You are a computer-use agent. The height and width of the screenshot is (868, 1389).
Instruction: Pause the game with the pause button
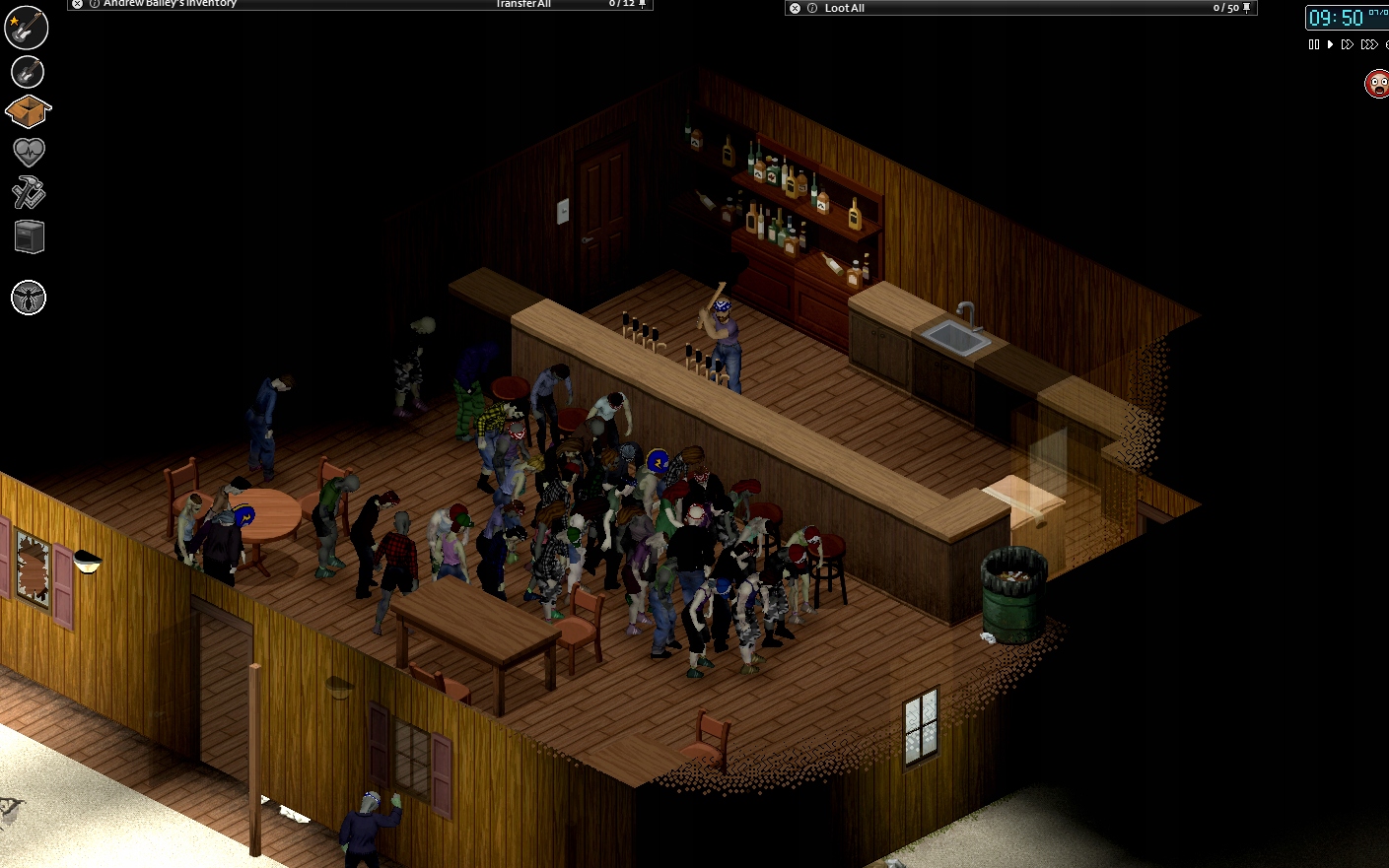click(x=1314, y=43)
